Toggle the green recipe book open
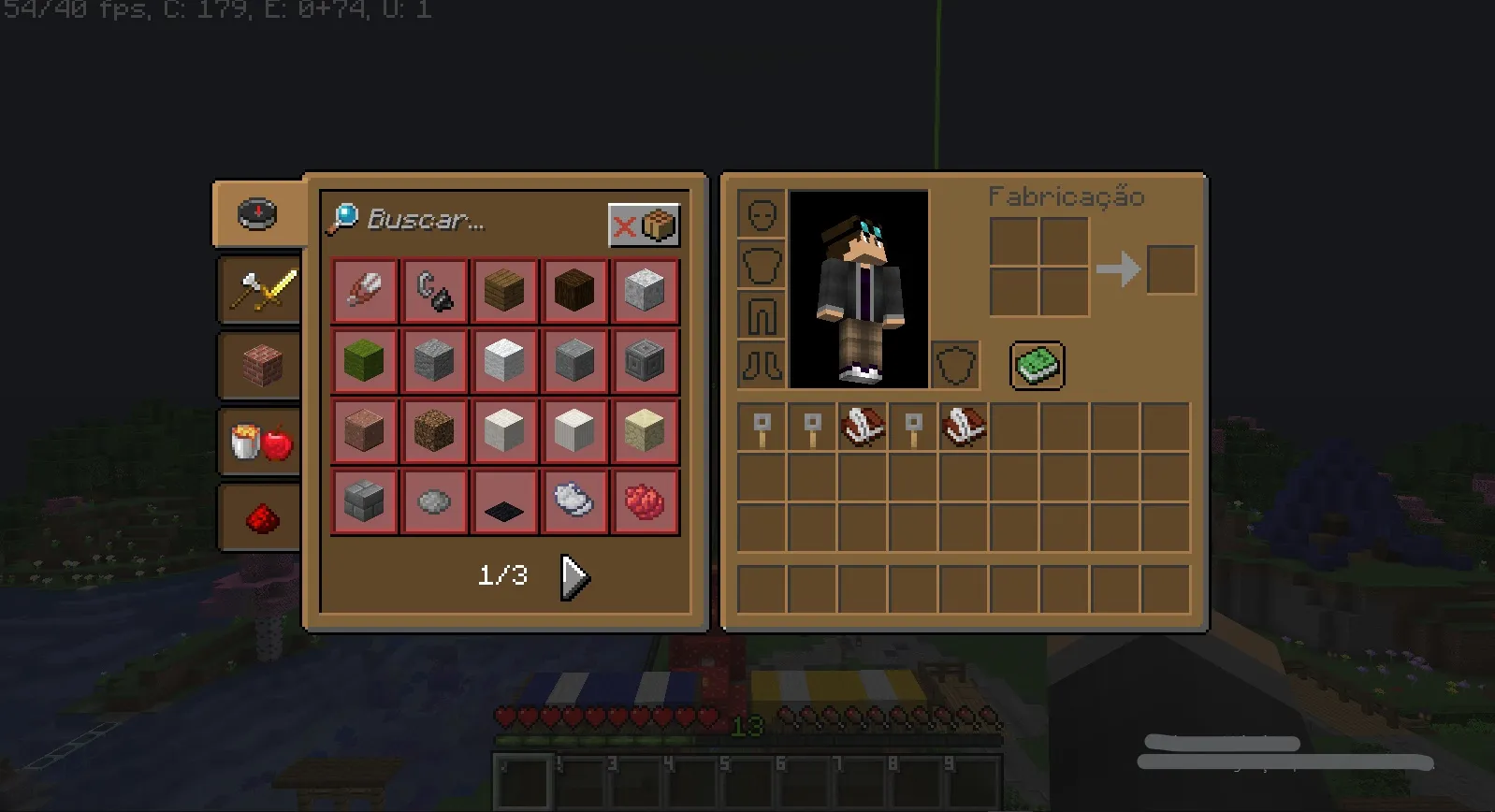This screenshot has width=1495, height=812. pos(1037,365)
